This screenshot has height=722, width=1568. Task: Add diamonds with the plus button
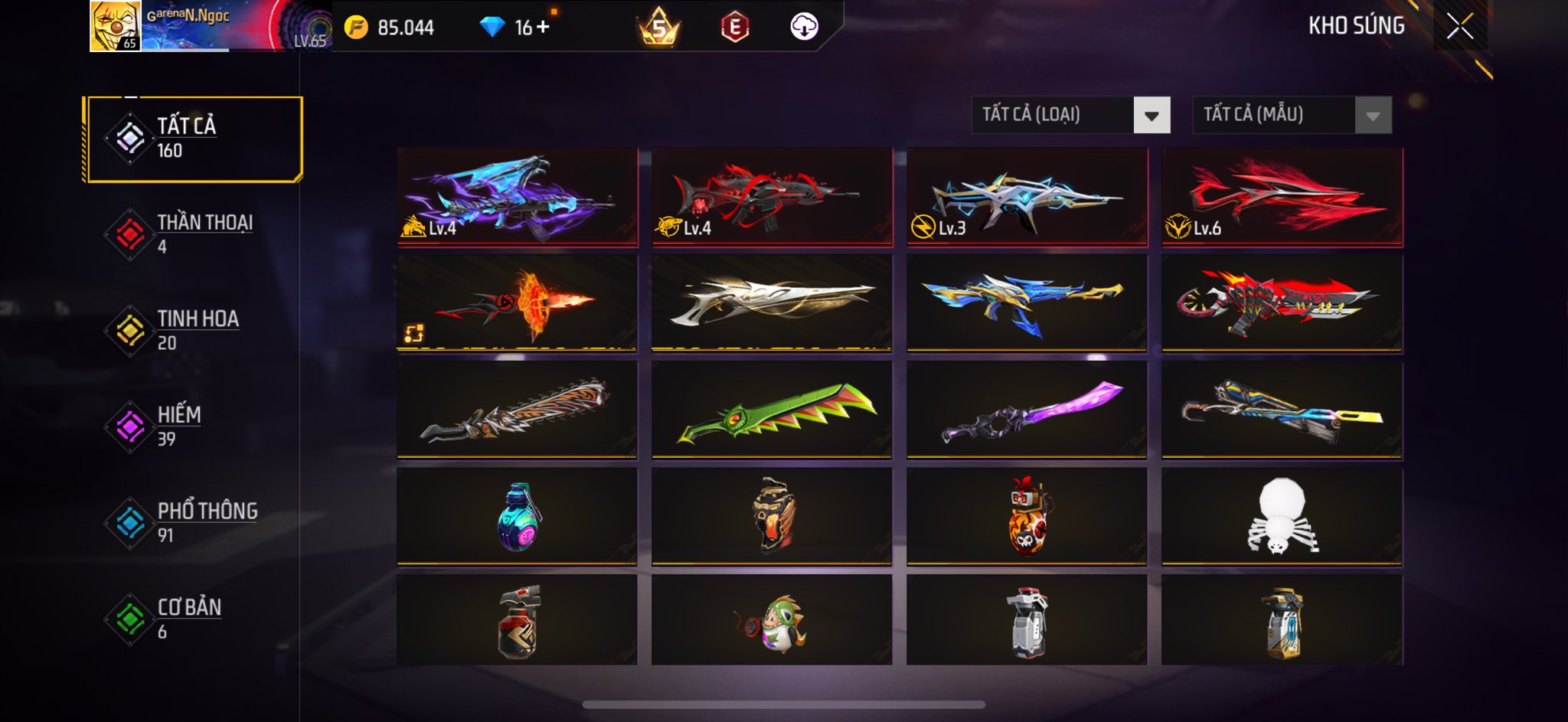(x=543, y=27)
